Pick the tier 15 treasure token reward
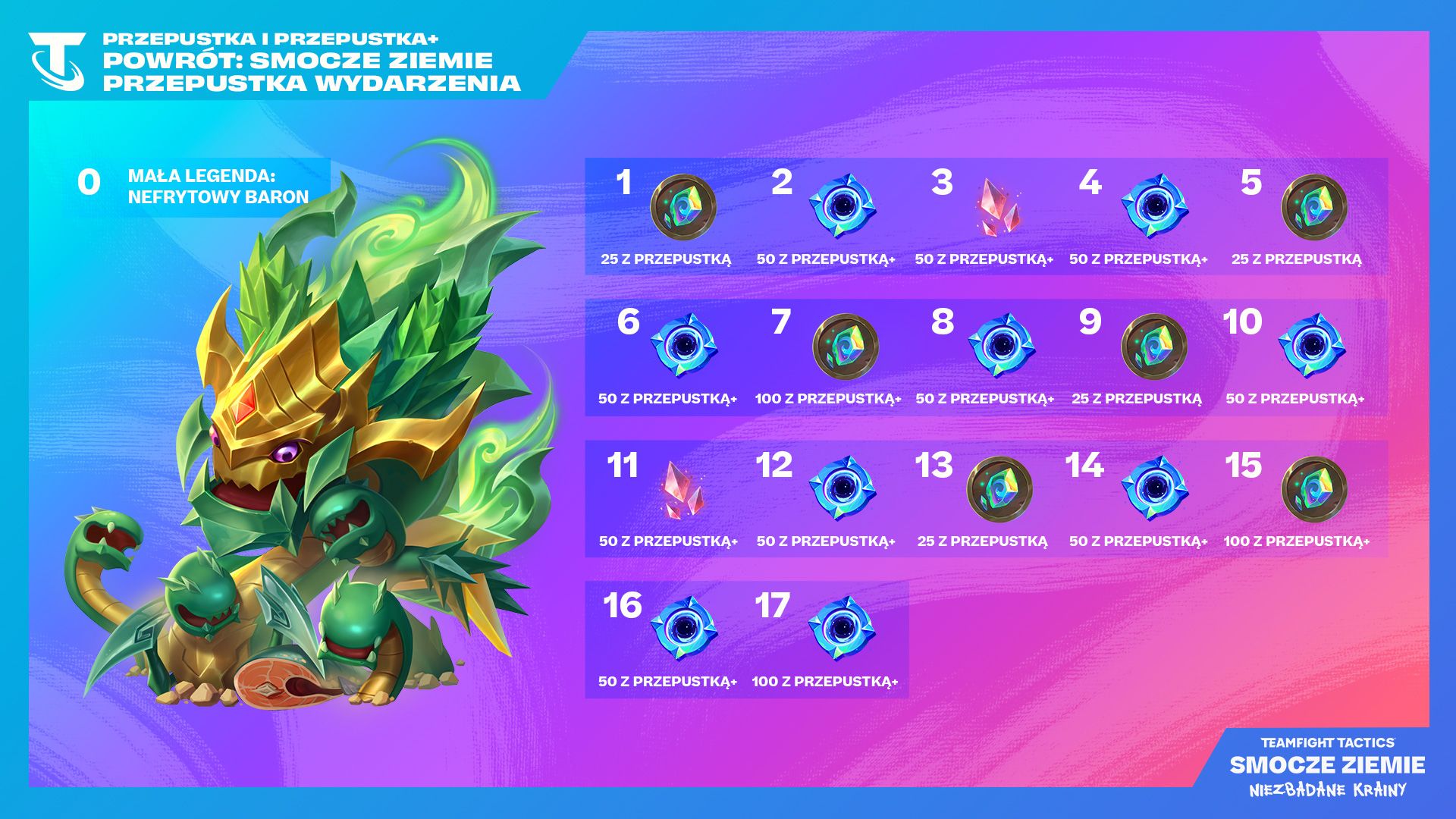The width and height of the screenshot is (1456, 819). [1313, 489]
